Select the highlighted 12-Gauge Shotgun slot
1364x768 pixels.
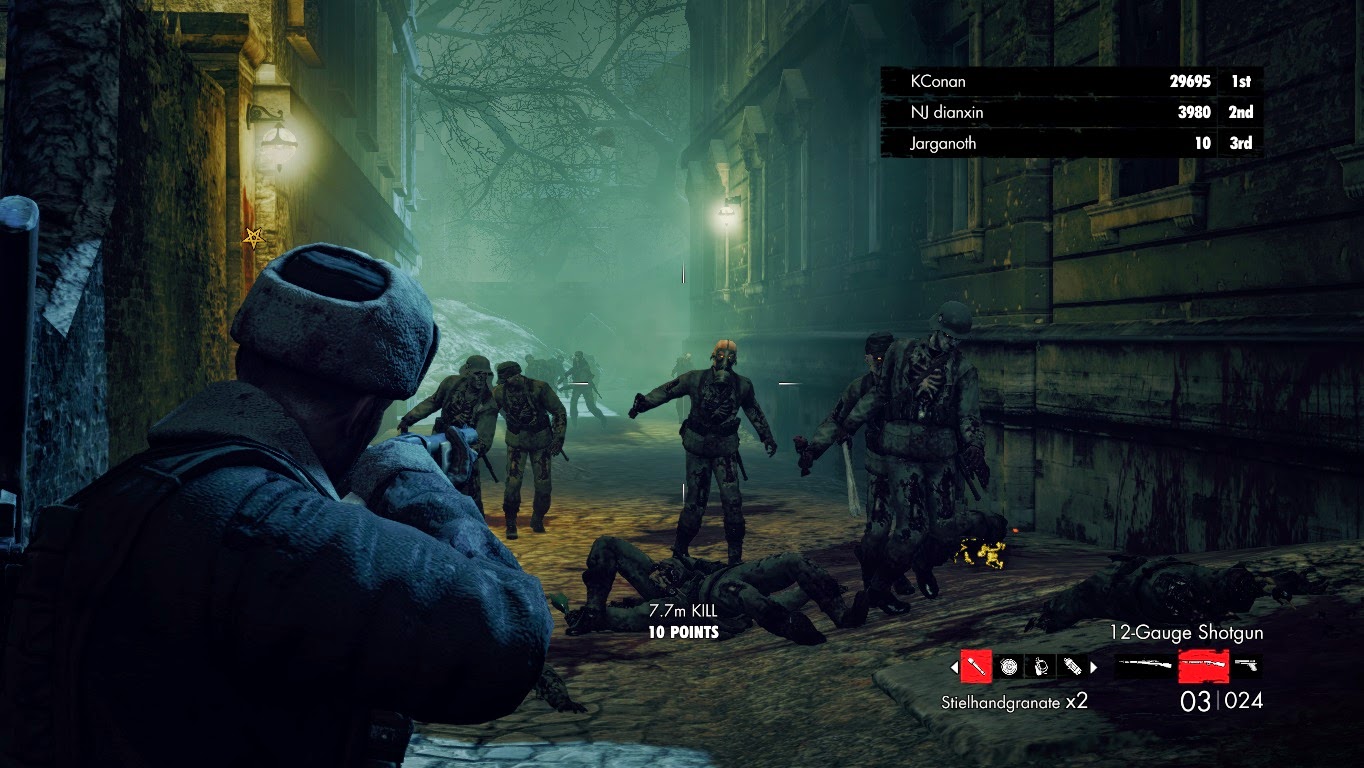click(1203, 664)
